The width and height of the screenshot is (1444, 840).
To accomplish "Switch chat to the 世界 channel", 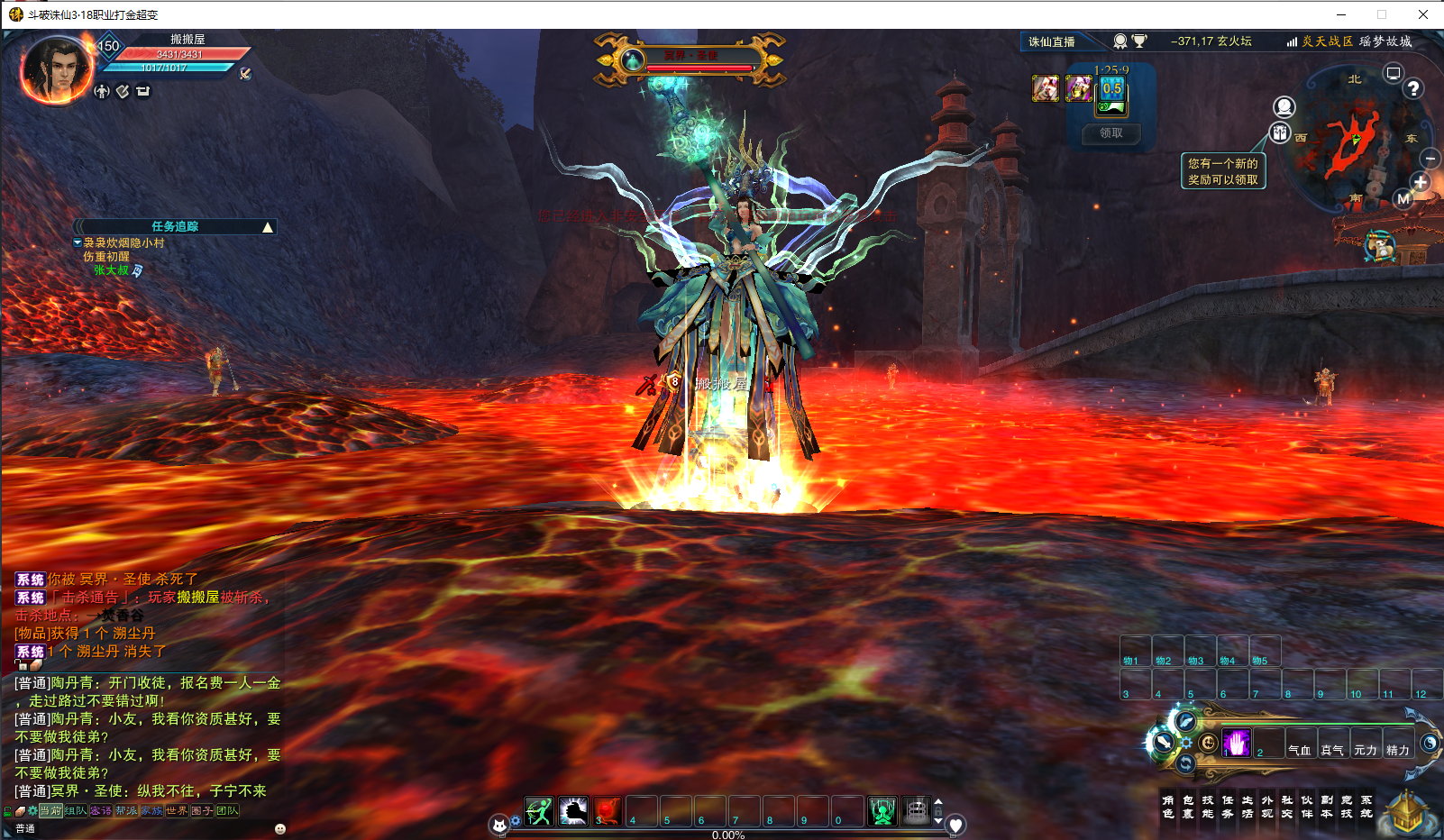I will tap(177, 811).
